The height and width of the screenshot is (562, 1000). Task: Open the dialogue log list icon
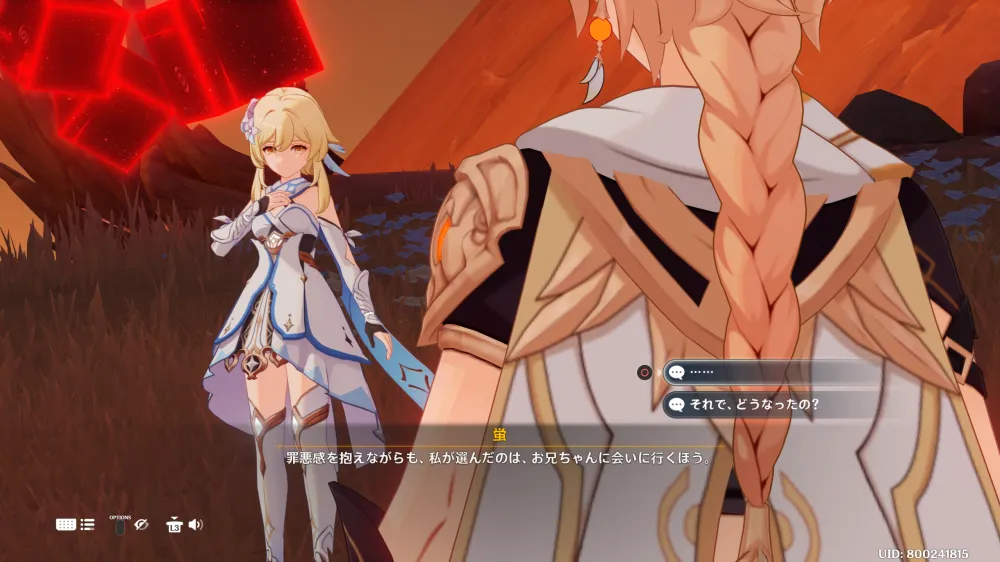click(x=87, y=524)
